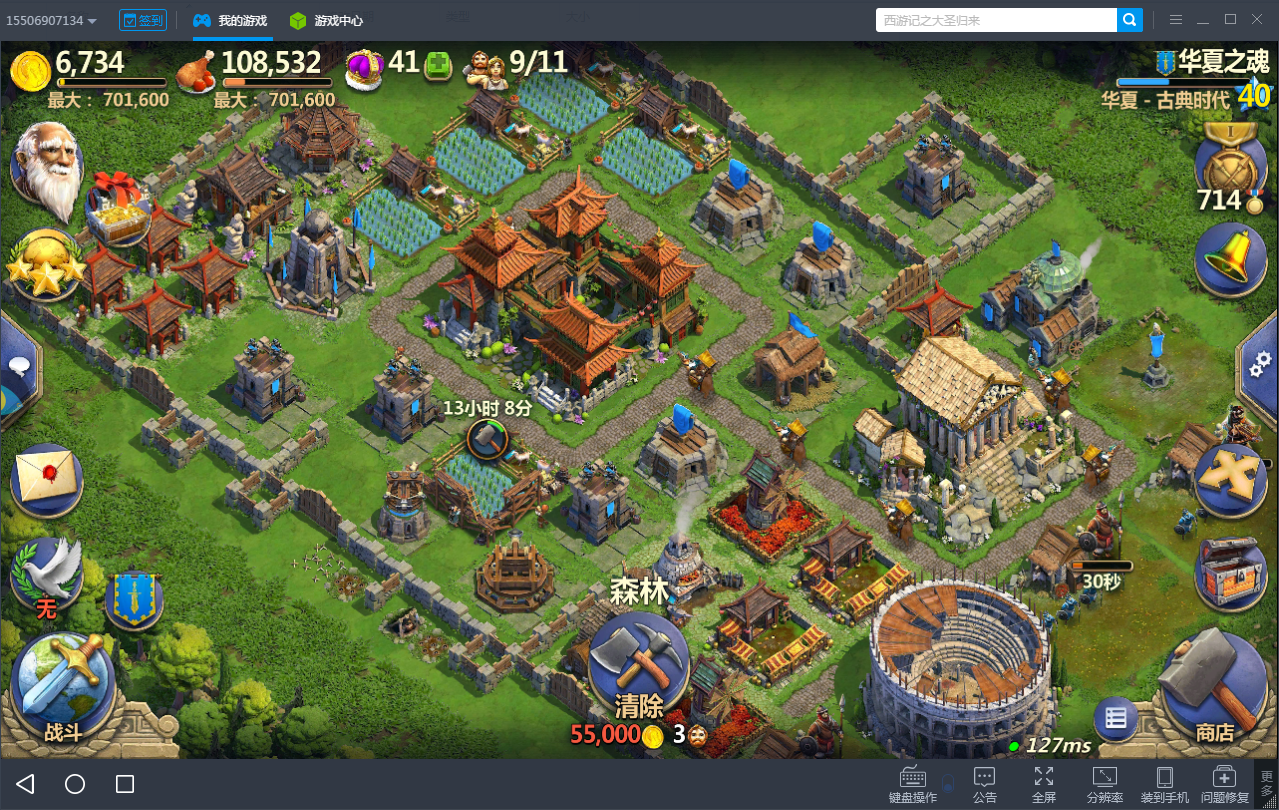Screen dimensions: 1279x810
Task: Add crowns with the green plus button
Action: (x=438, y=66)
